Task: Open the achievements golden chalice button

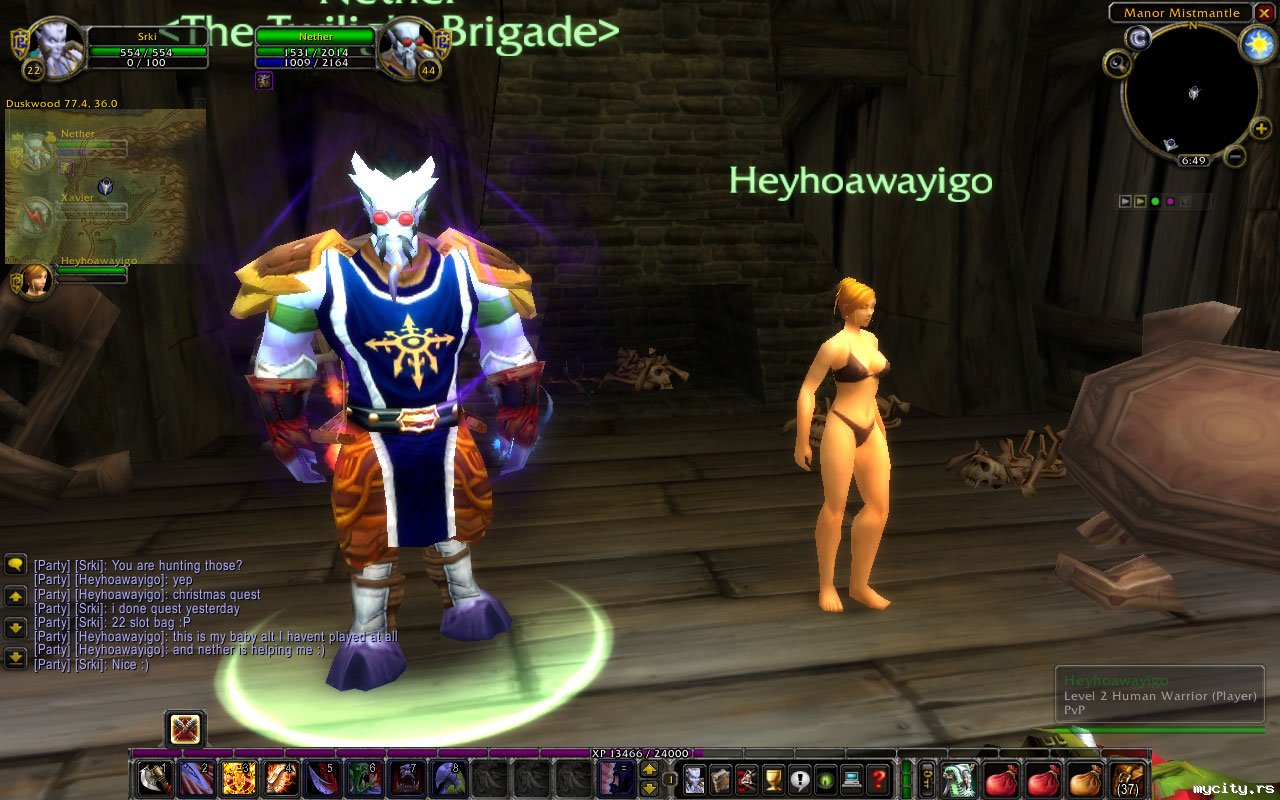Action: (x=773, y=779)
